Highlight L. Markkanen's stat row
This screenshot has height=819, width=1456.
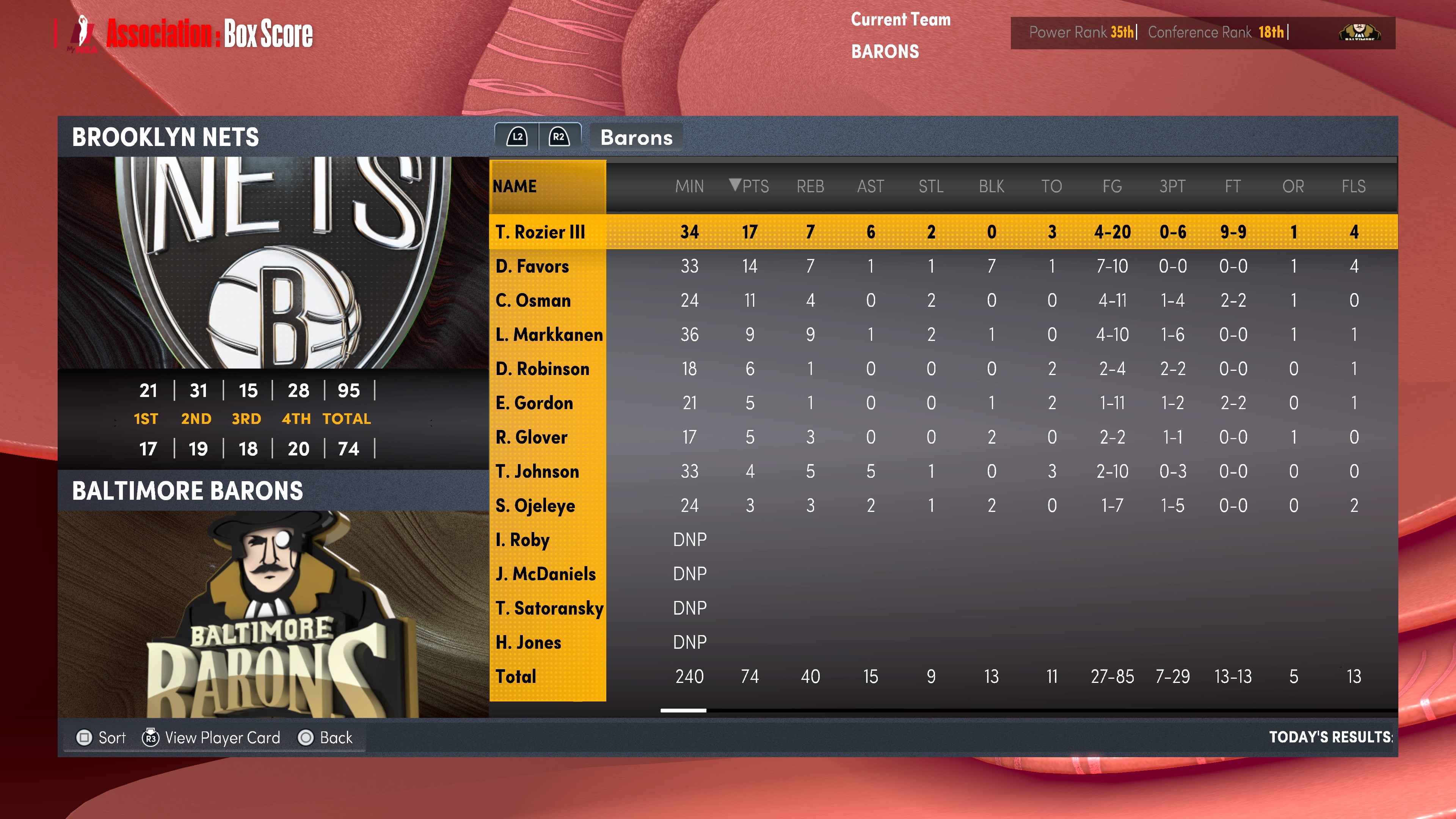[x=548, y=334]
